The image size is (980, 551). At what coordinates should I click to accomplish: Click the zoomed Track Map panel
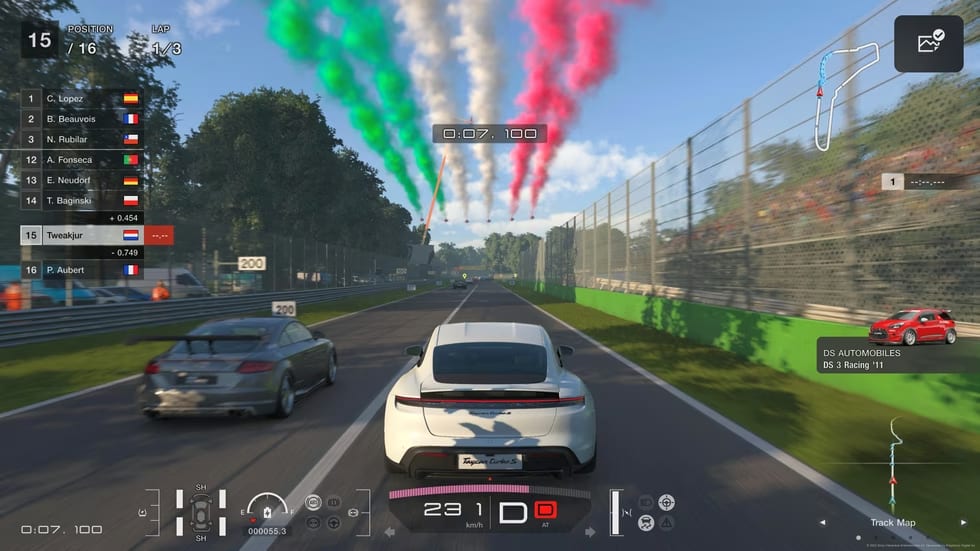pos(894,465)
